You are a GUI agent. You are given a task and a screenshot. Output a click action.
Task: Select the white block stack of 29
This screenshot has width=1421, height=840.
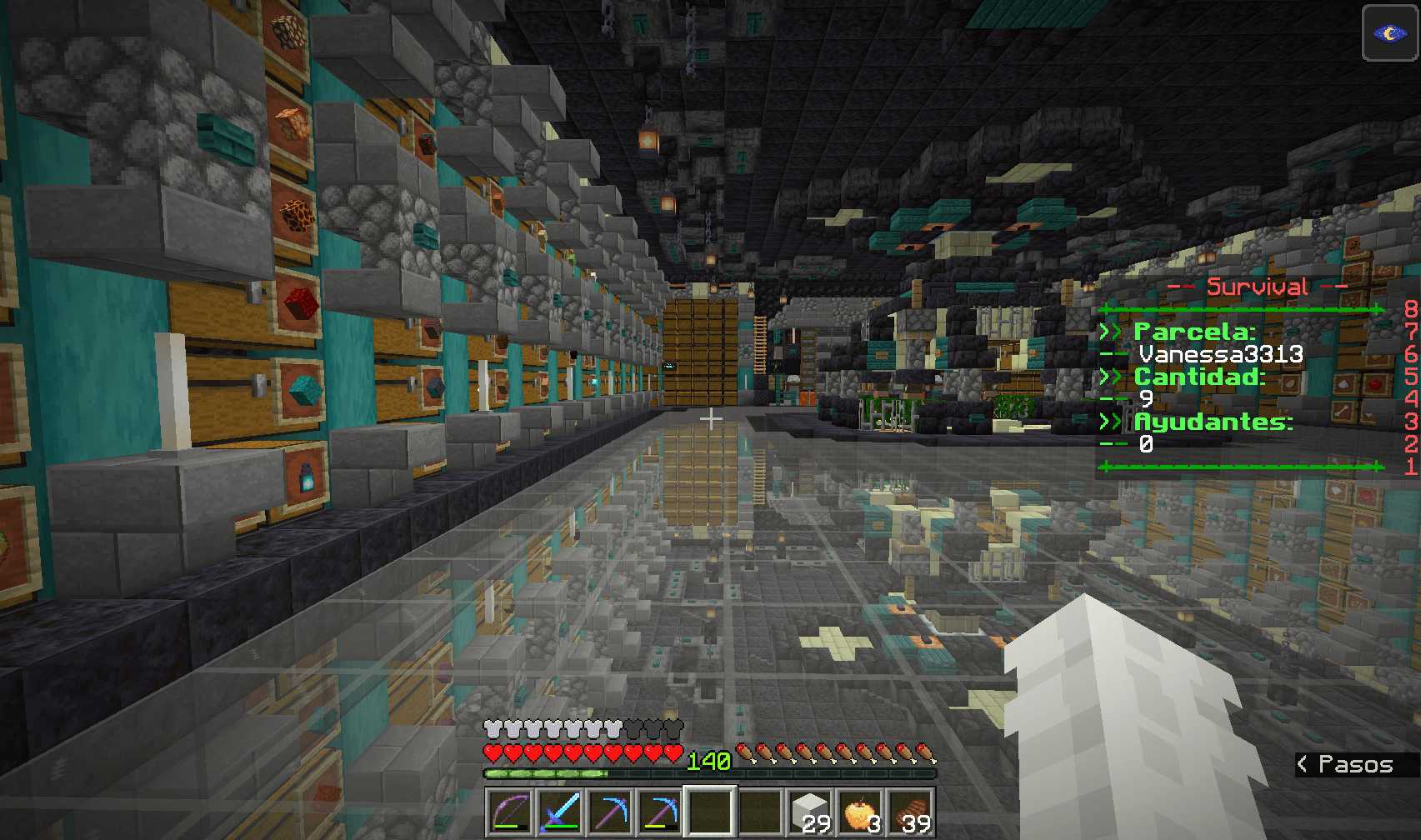point(810,811)
